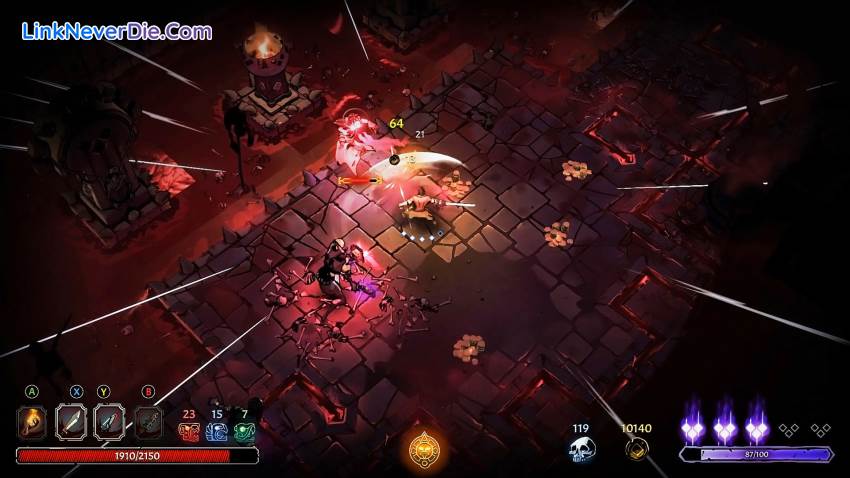Activate the golden sun medallion

pyautogui.click(x=424, y=451)
